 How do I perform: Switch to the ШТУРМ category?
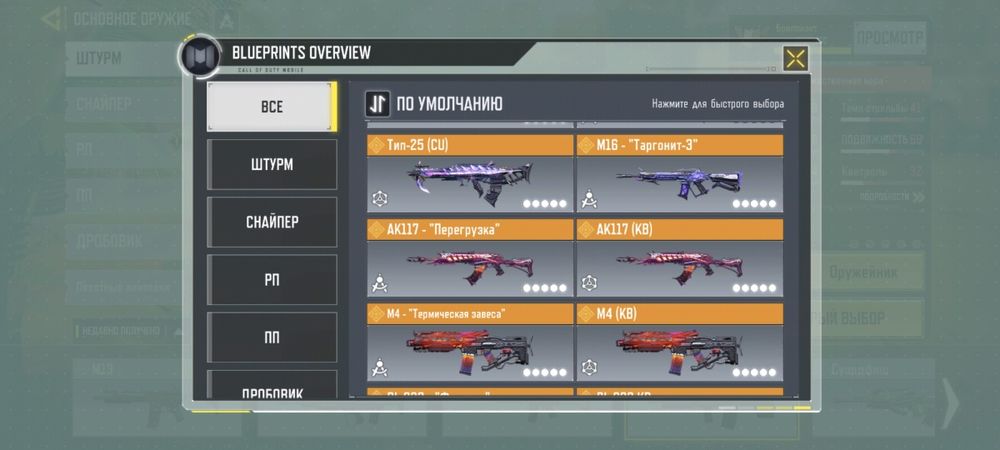271,165
